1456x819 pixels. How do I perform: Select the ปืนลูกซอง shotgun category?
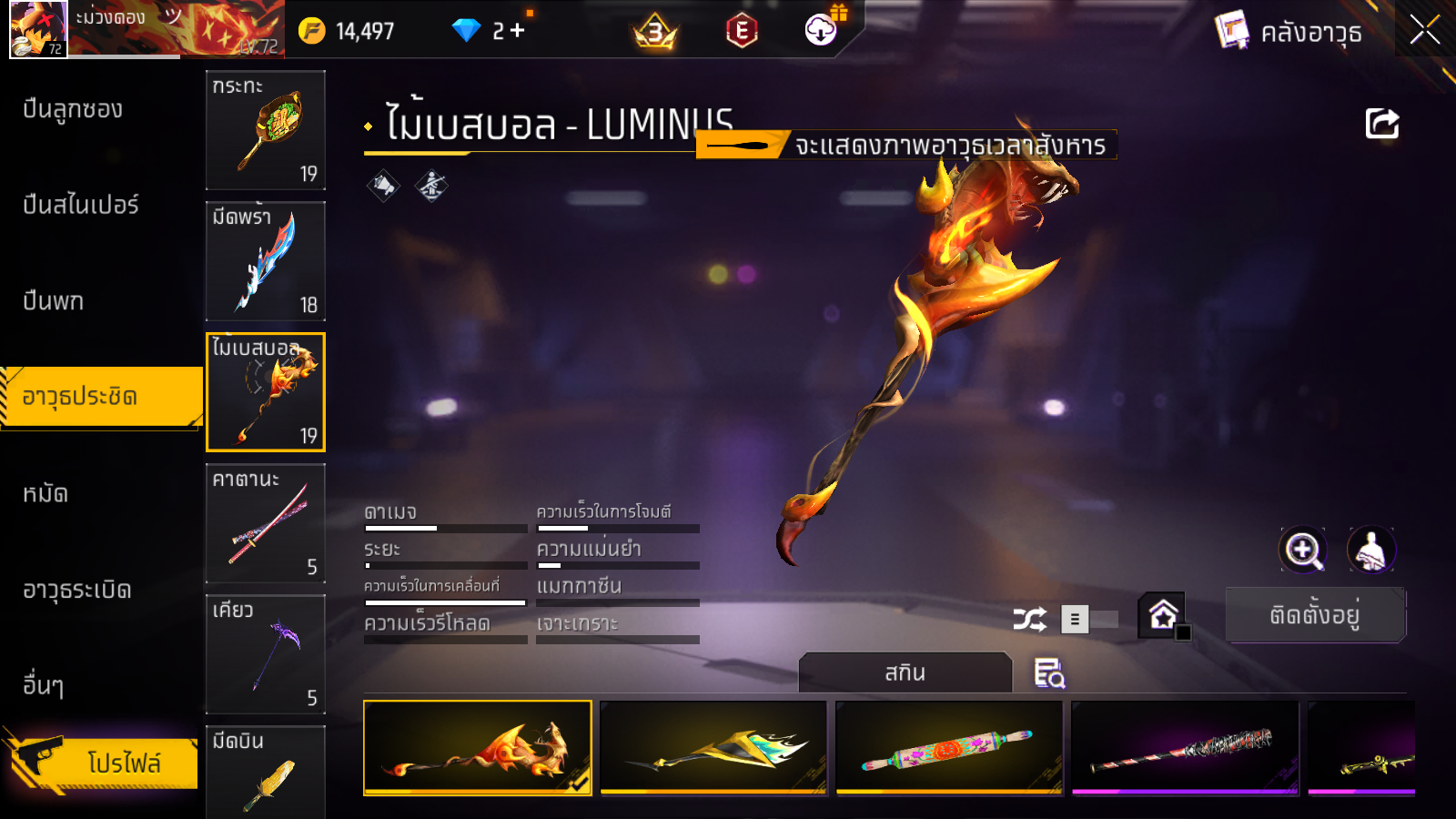click(x=73, y=110)
